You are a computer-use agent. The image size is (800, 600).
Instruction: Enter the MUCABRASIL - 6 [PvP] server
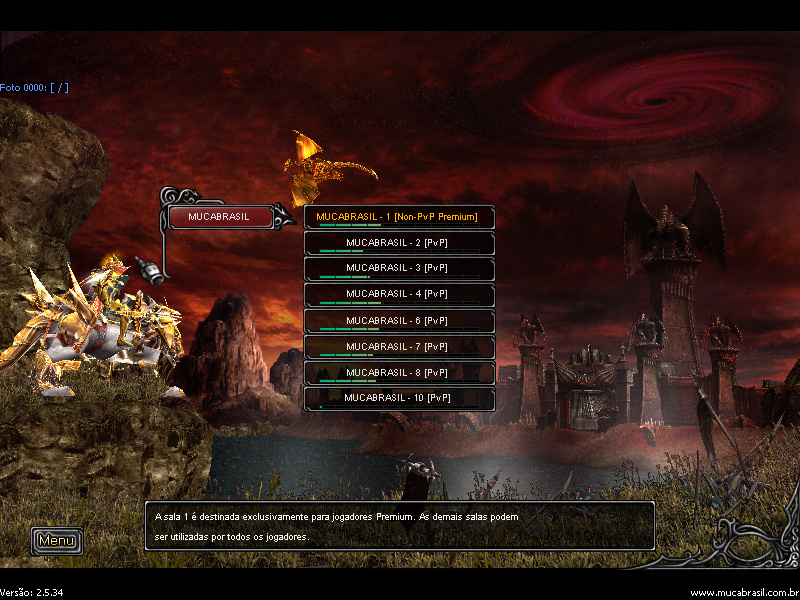pos(399,321)
